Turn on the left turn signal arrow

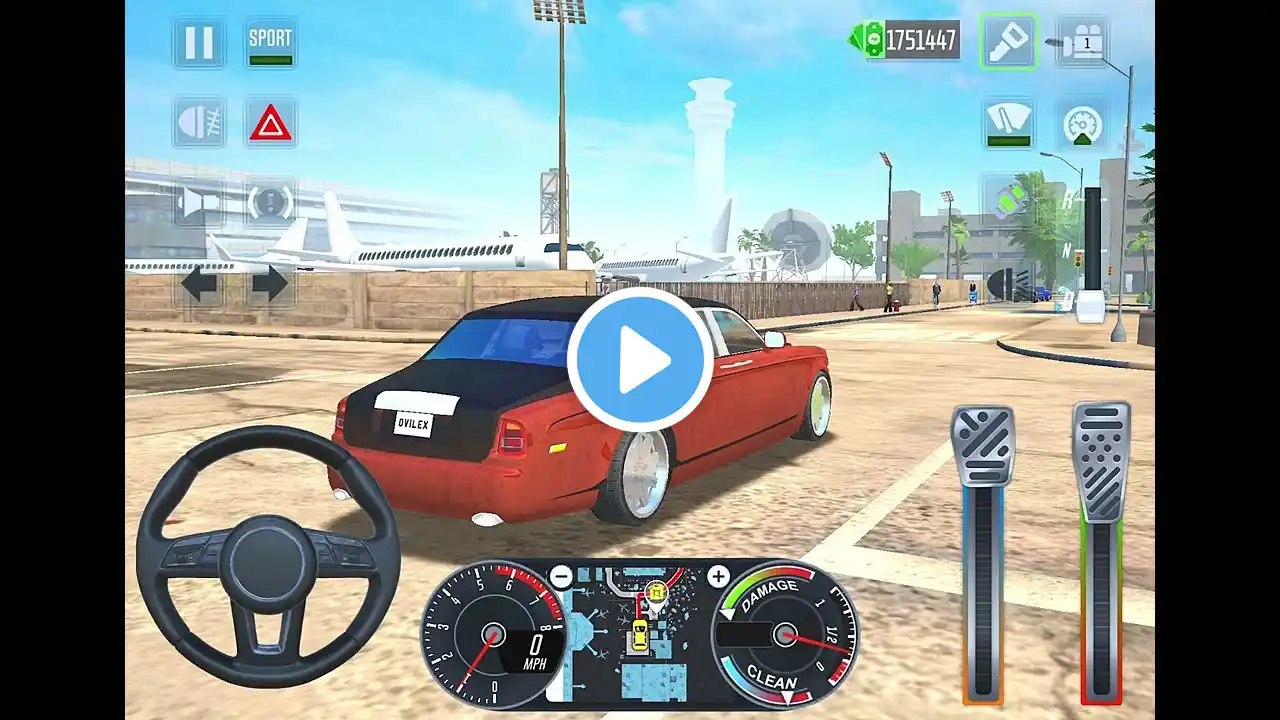click(199, 285)
